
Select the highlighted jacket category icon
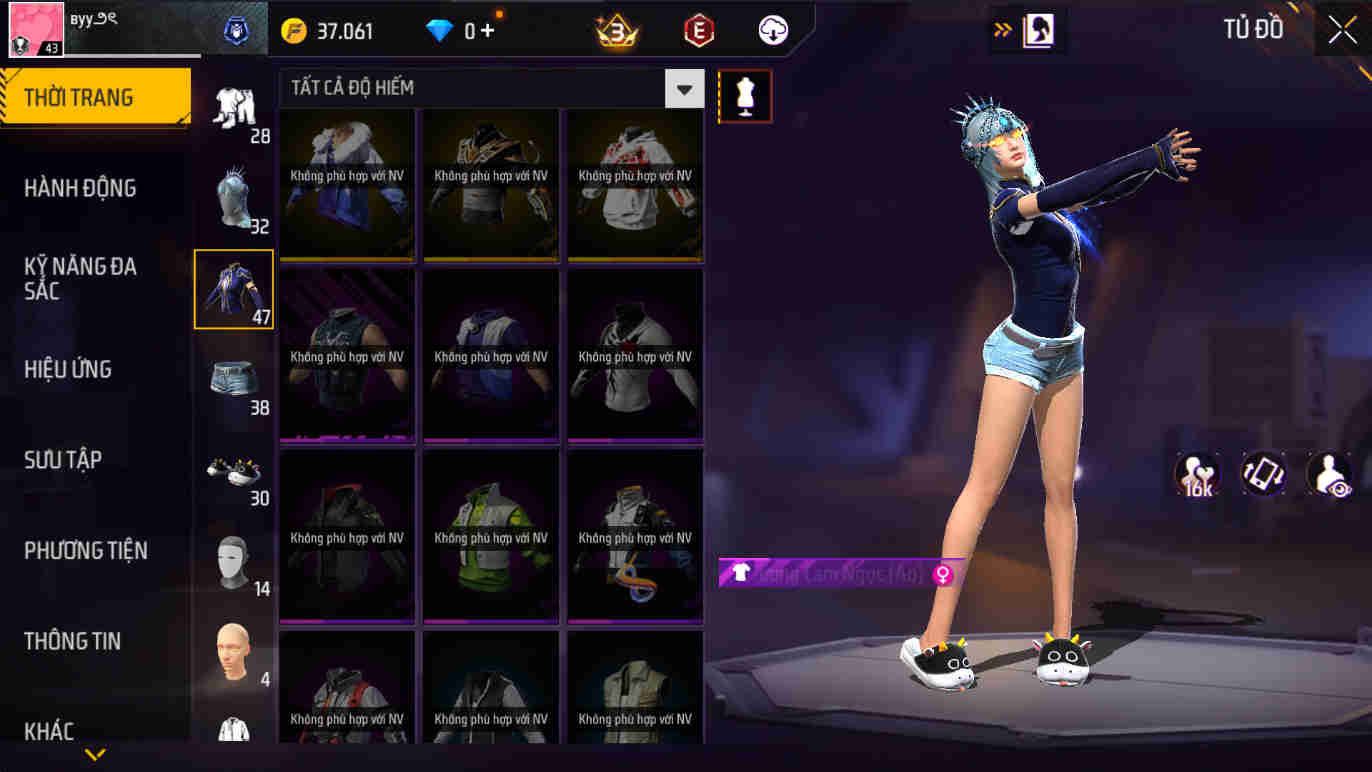click(233, 288)
